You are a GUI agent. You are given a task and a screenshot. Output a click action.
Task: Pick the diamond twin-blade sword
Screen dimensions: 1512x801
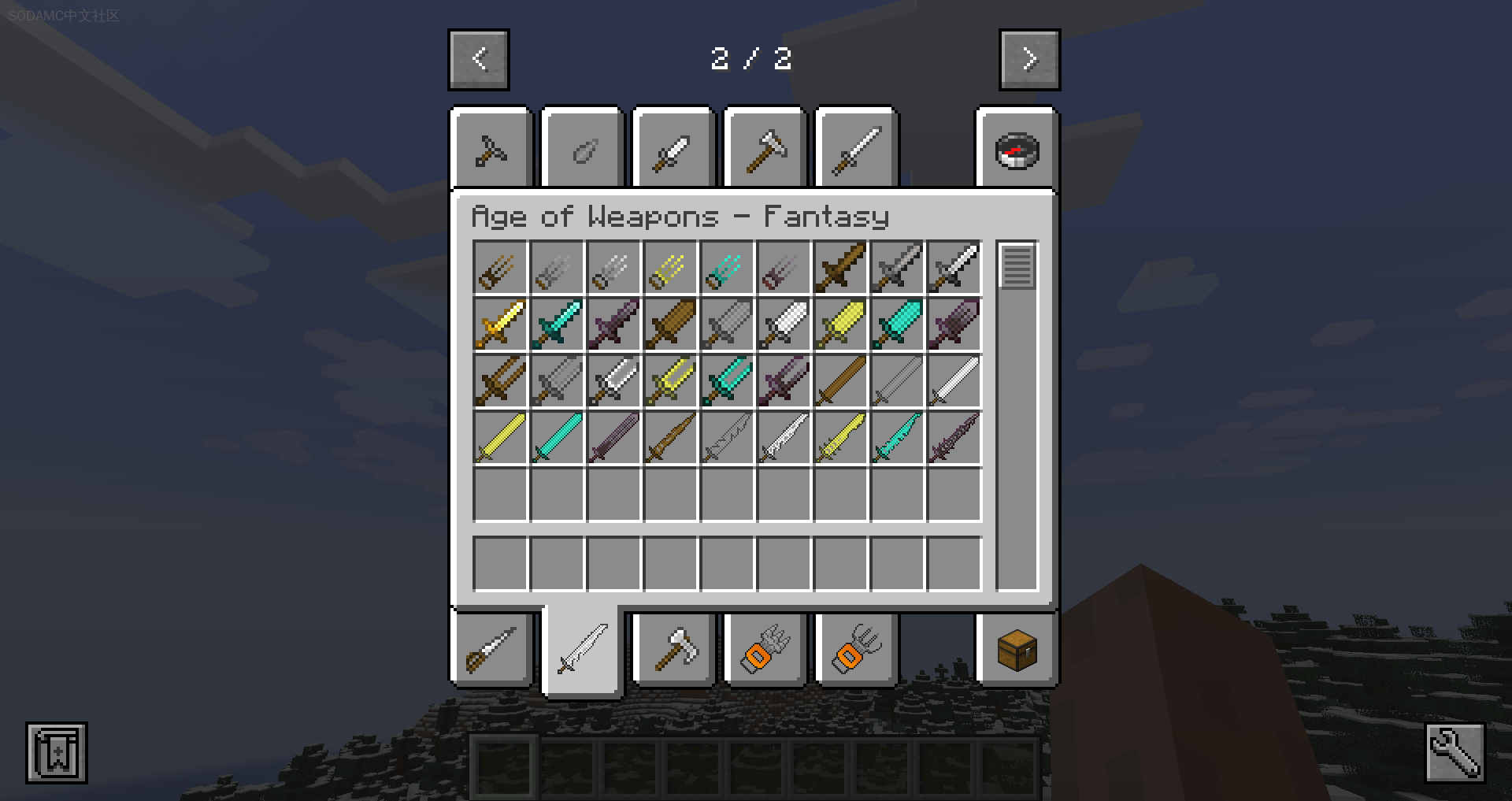727,381
